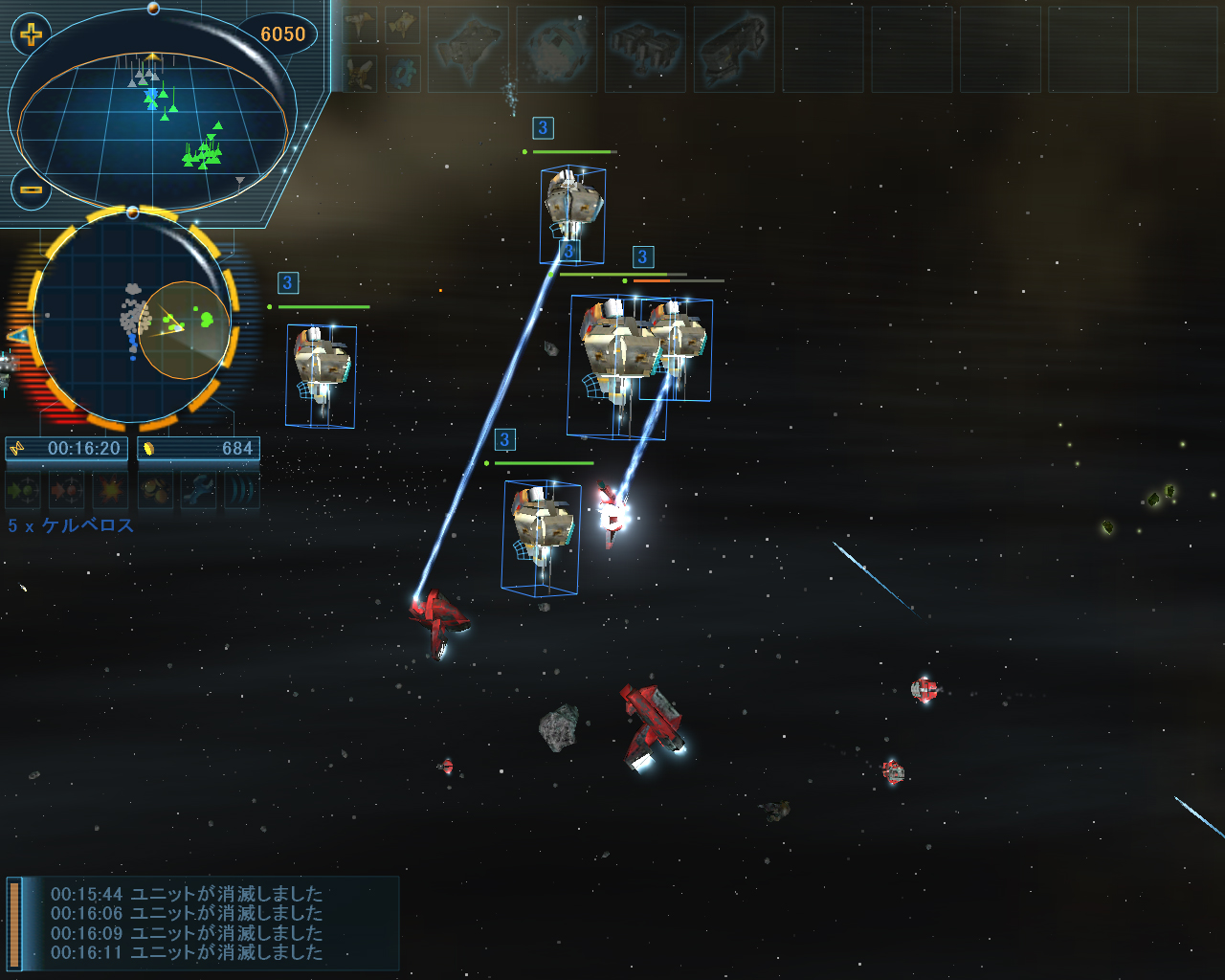1225x980 pixels.
Task: Click the 3D grid tactical minimap
Action: pos(153,124)
